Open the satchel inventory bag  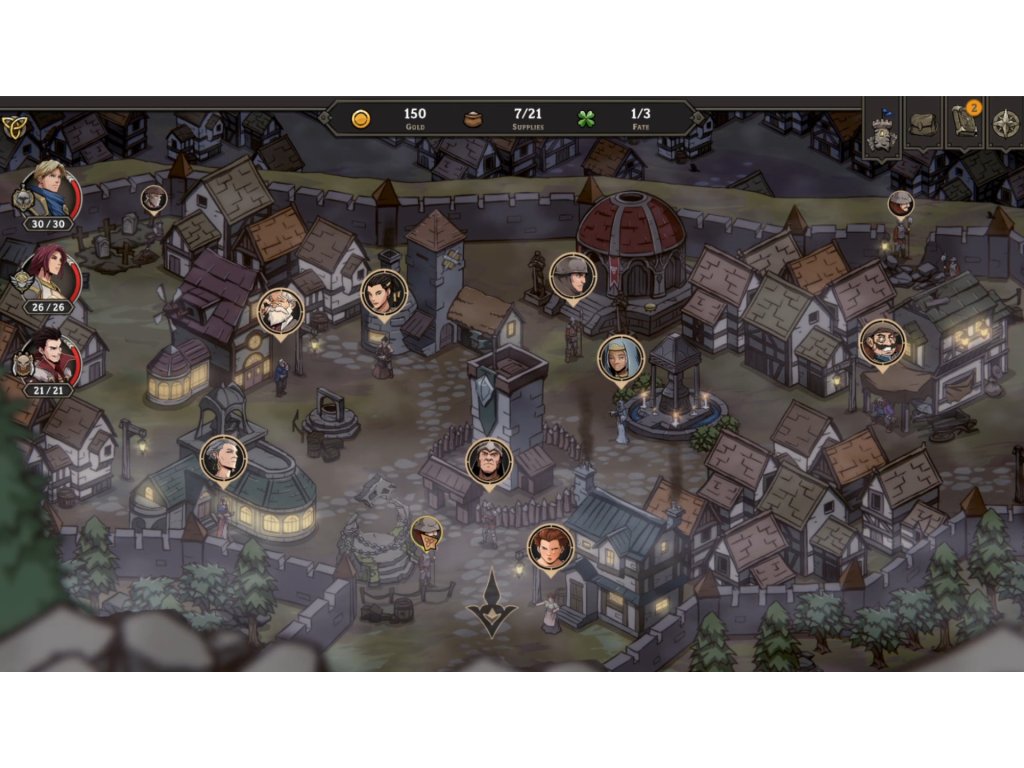pos(923,124)
